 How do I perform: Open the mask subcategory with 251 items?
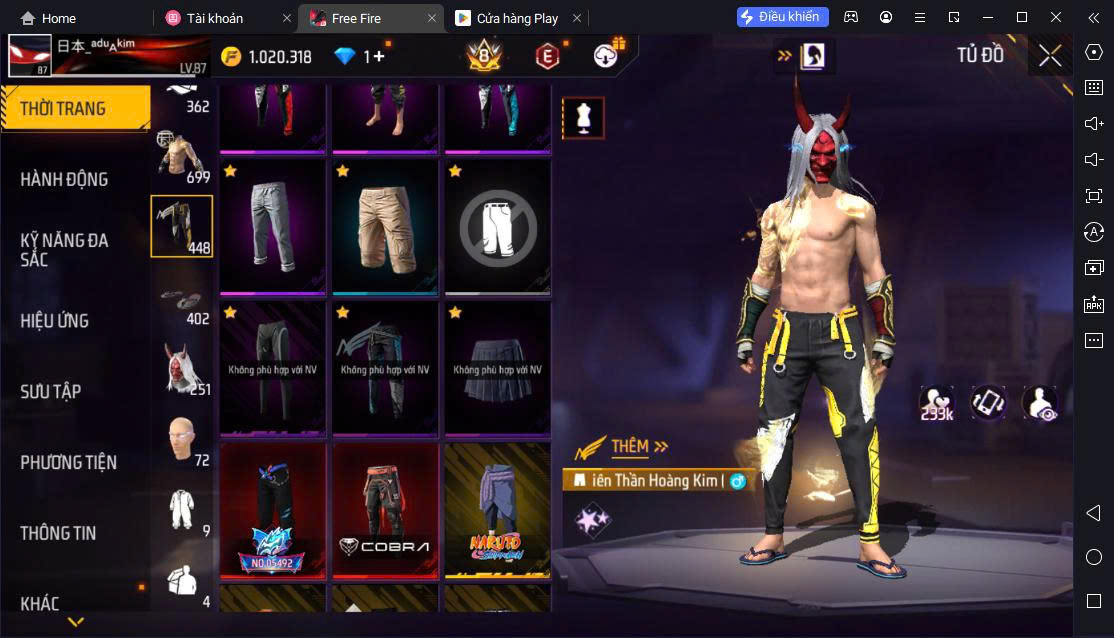(181, 368)
